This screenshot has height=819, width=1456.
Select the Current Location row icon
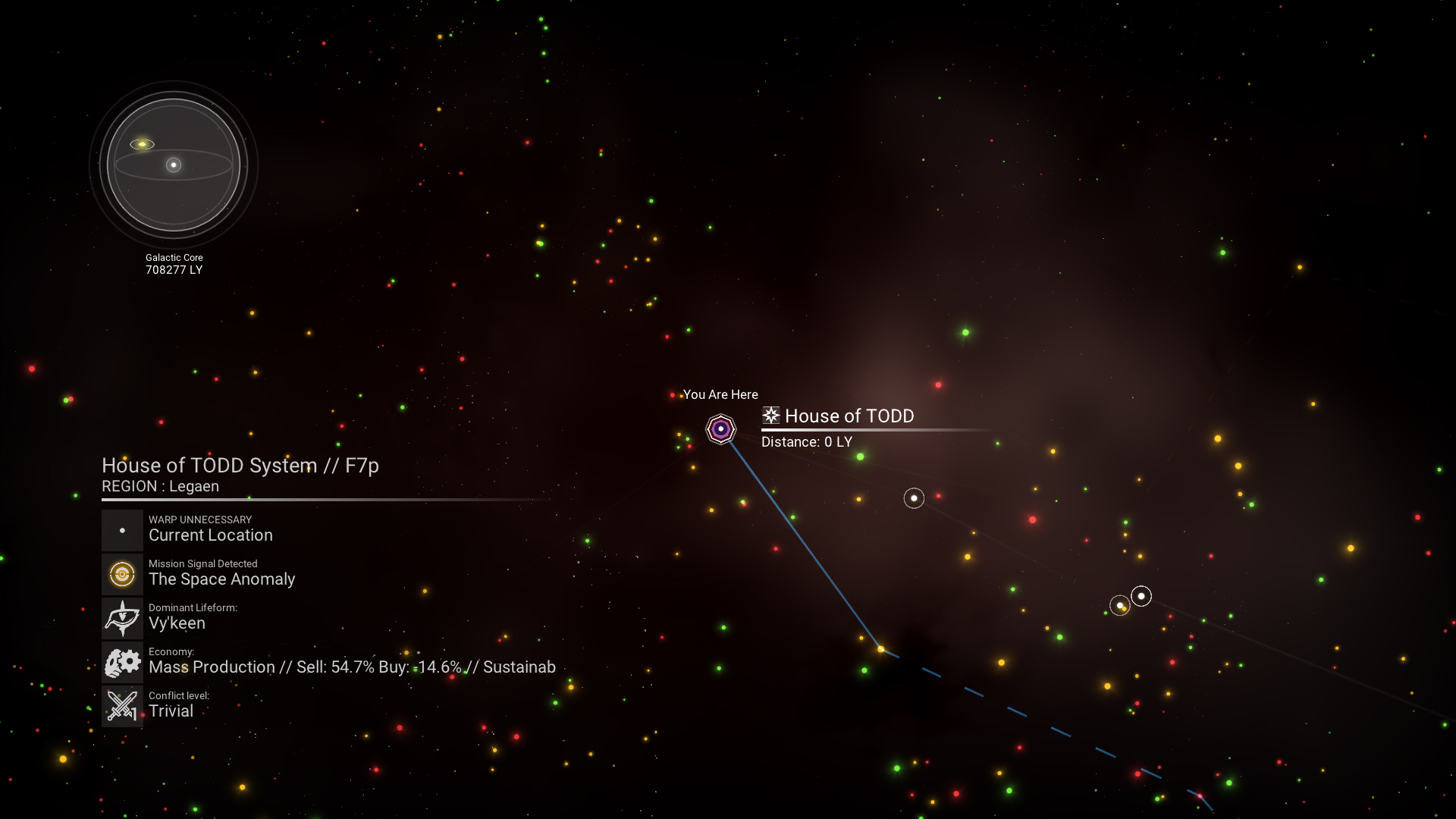(122, 530)
